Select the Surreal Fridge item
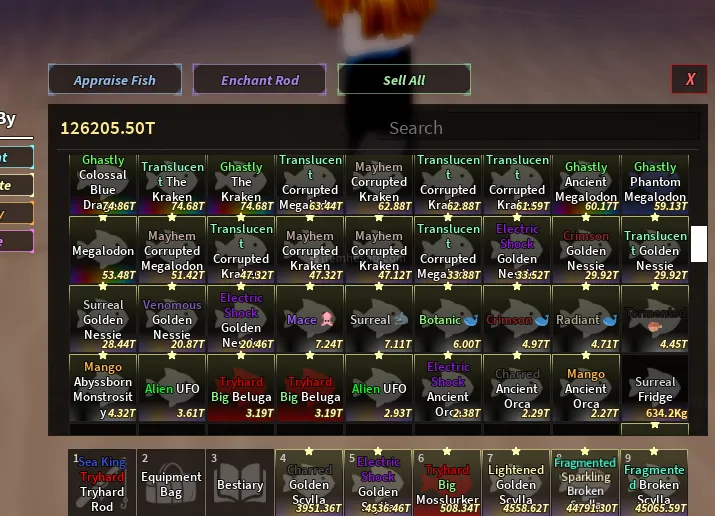The image size is (715, 516). click(x=655, y=388)
